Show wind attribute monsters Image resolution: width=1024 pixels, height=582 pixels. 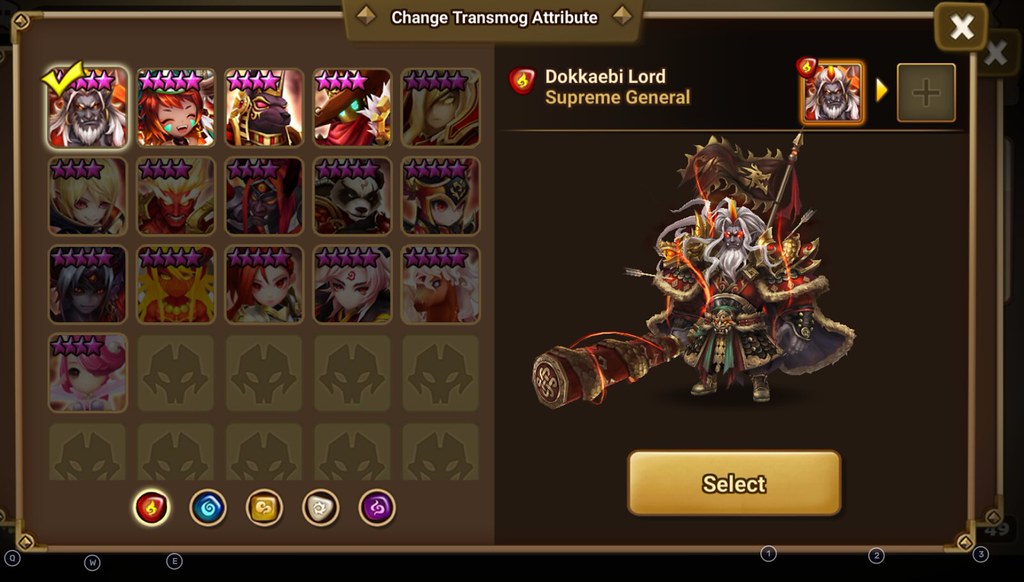click(x=264, y=507)
